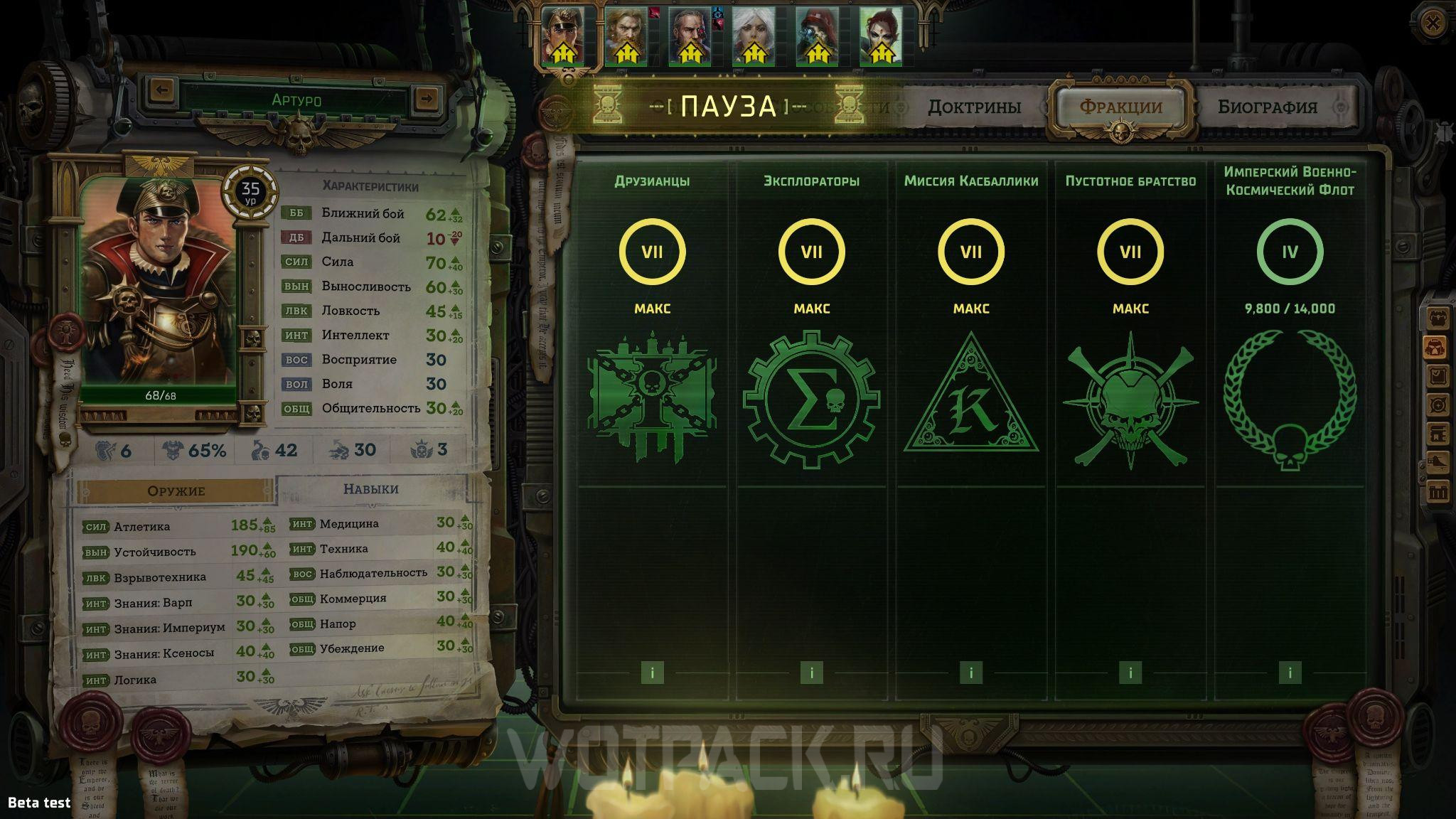View info for Миссия Касбаллики
Viewport: 1456px width, 819px height.
coord(971,673)
